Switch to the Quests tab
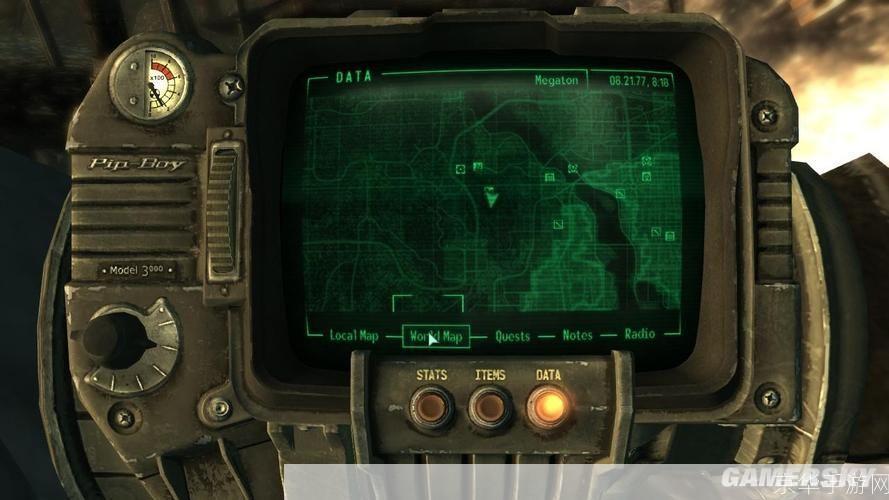This screenshot has height=500, width=889. (x=512, y=336)
